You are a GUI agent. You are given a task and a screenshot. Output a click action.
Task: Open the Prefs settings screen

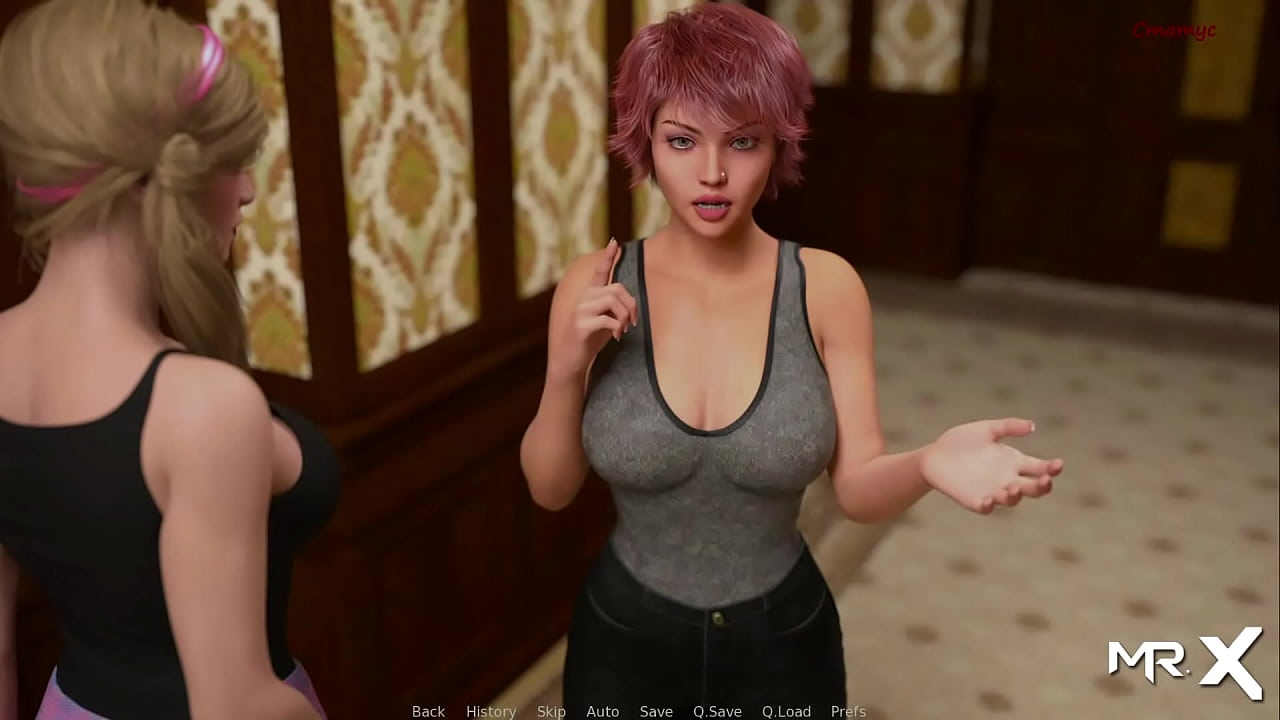click(x=848, y=711)
